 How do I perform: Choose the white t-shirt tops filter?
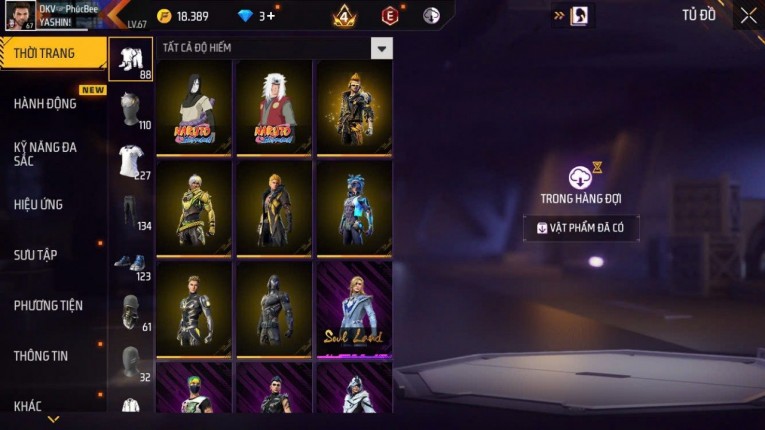click(x=131, y=160)
